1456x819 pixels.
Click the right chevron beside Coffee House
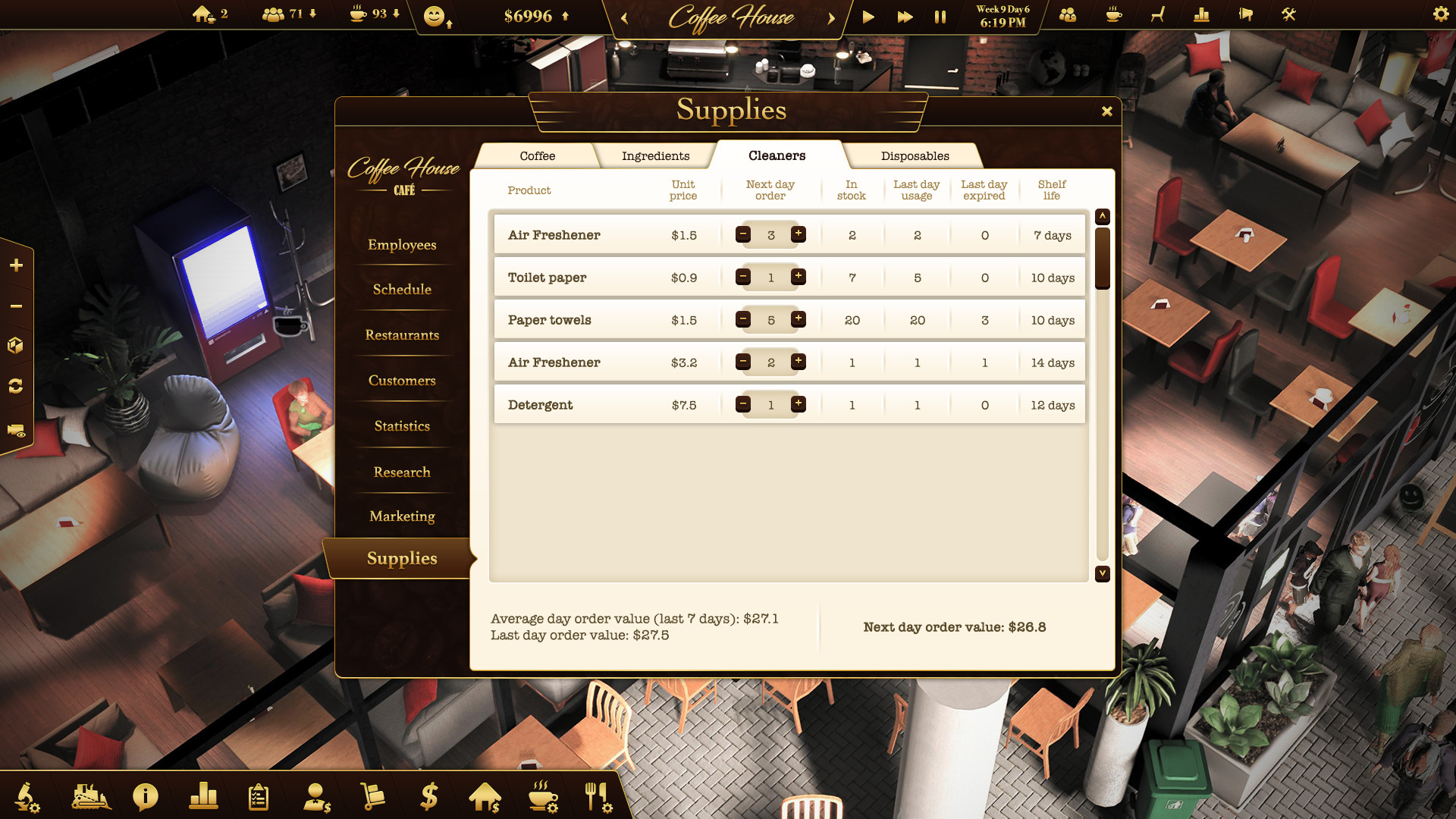point(832,18)
